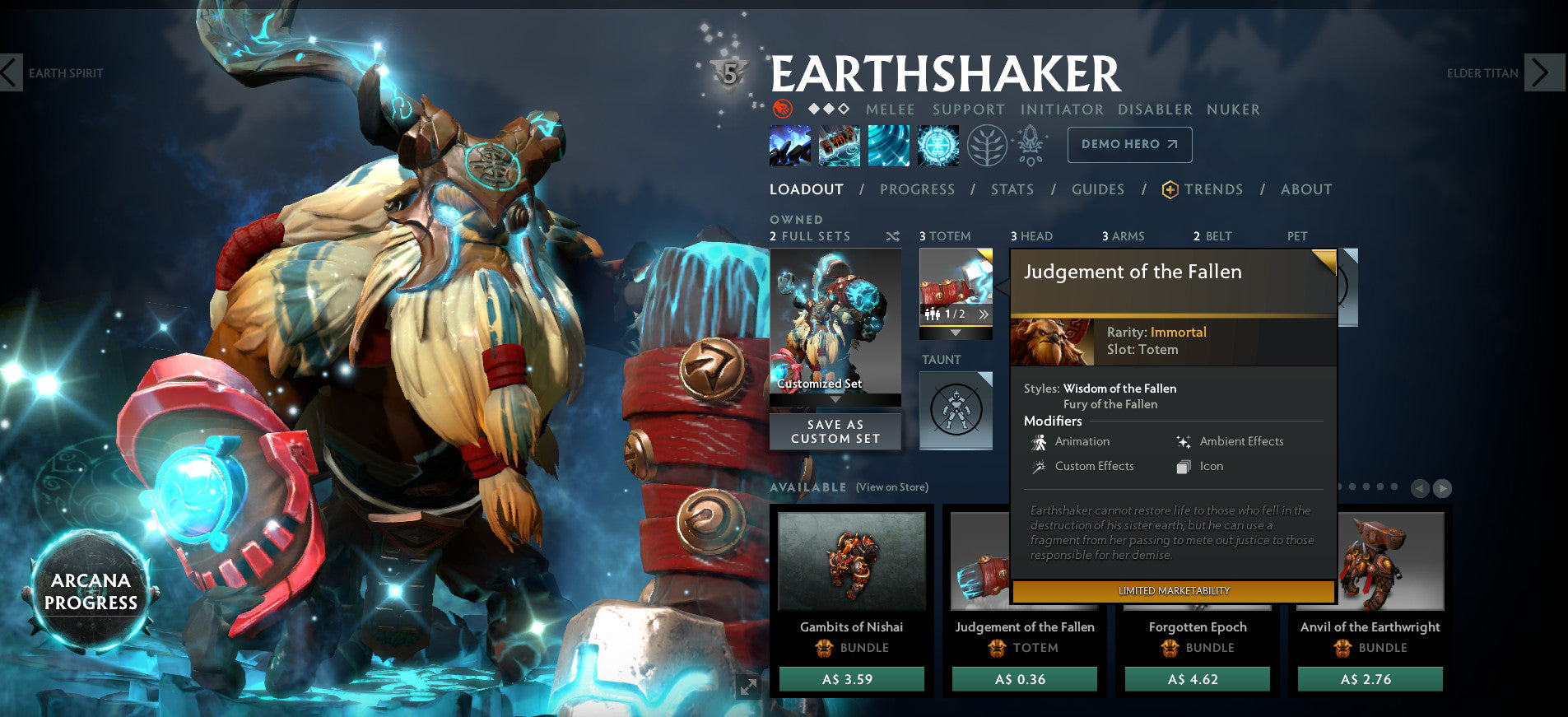
Task: Toggle the empty Taunt slot
Action: pyautogui.click(x=956, y=409)
